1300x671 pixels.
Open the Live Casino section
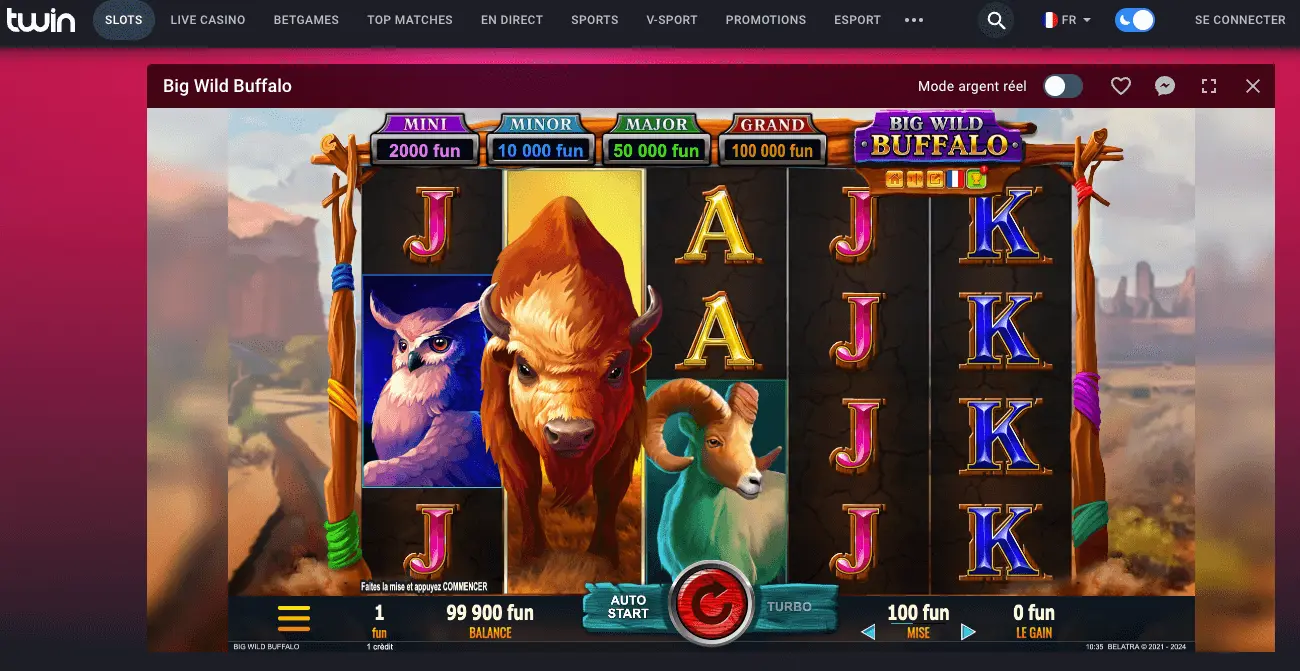pyautogui.click(x=208, y=20)
